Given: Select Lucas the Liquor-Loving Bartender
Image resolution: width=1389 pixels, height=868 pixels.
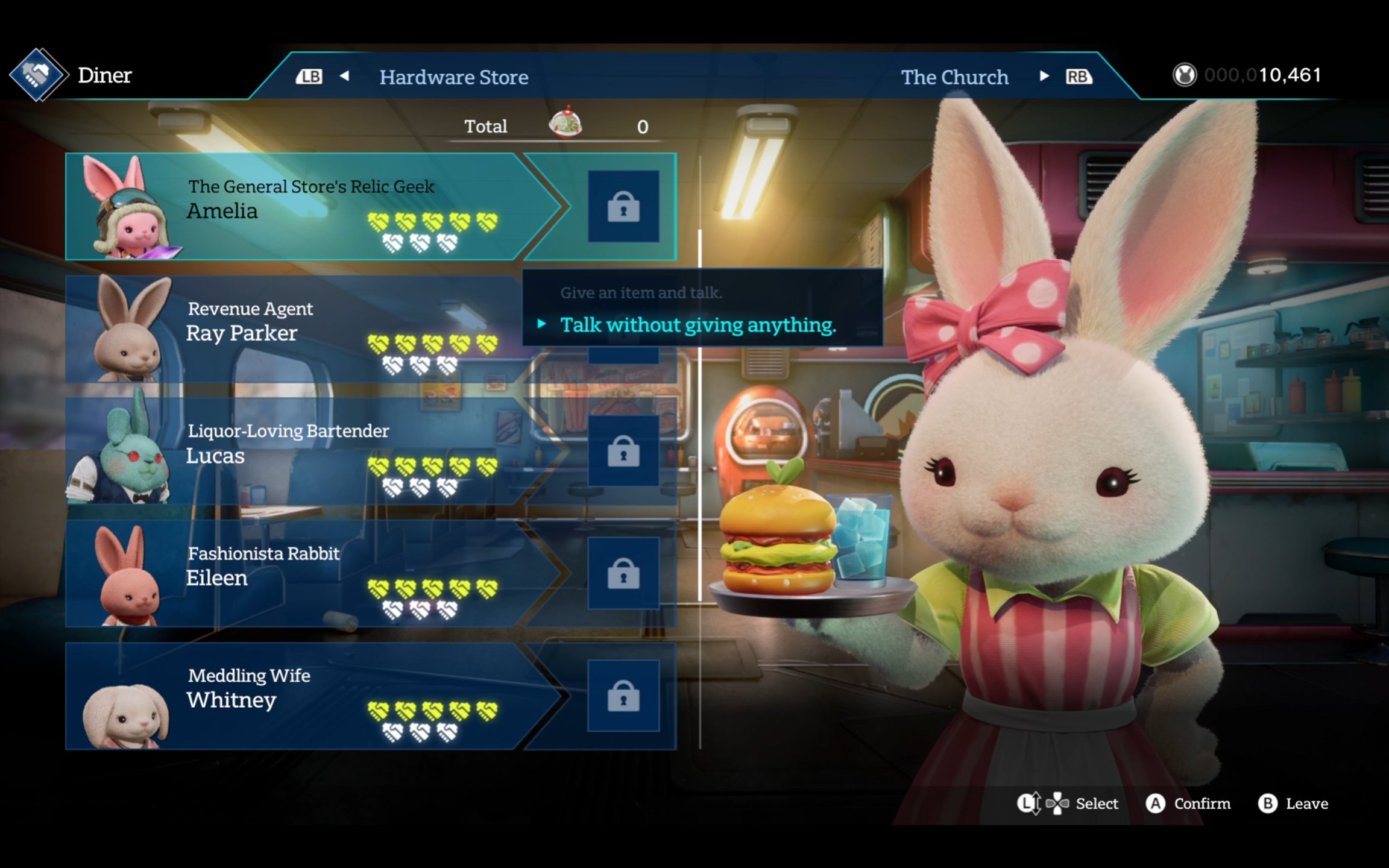Looking at the screenshot, I should [289, 452].
